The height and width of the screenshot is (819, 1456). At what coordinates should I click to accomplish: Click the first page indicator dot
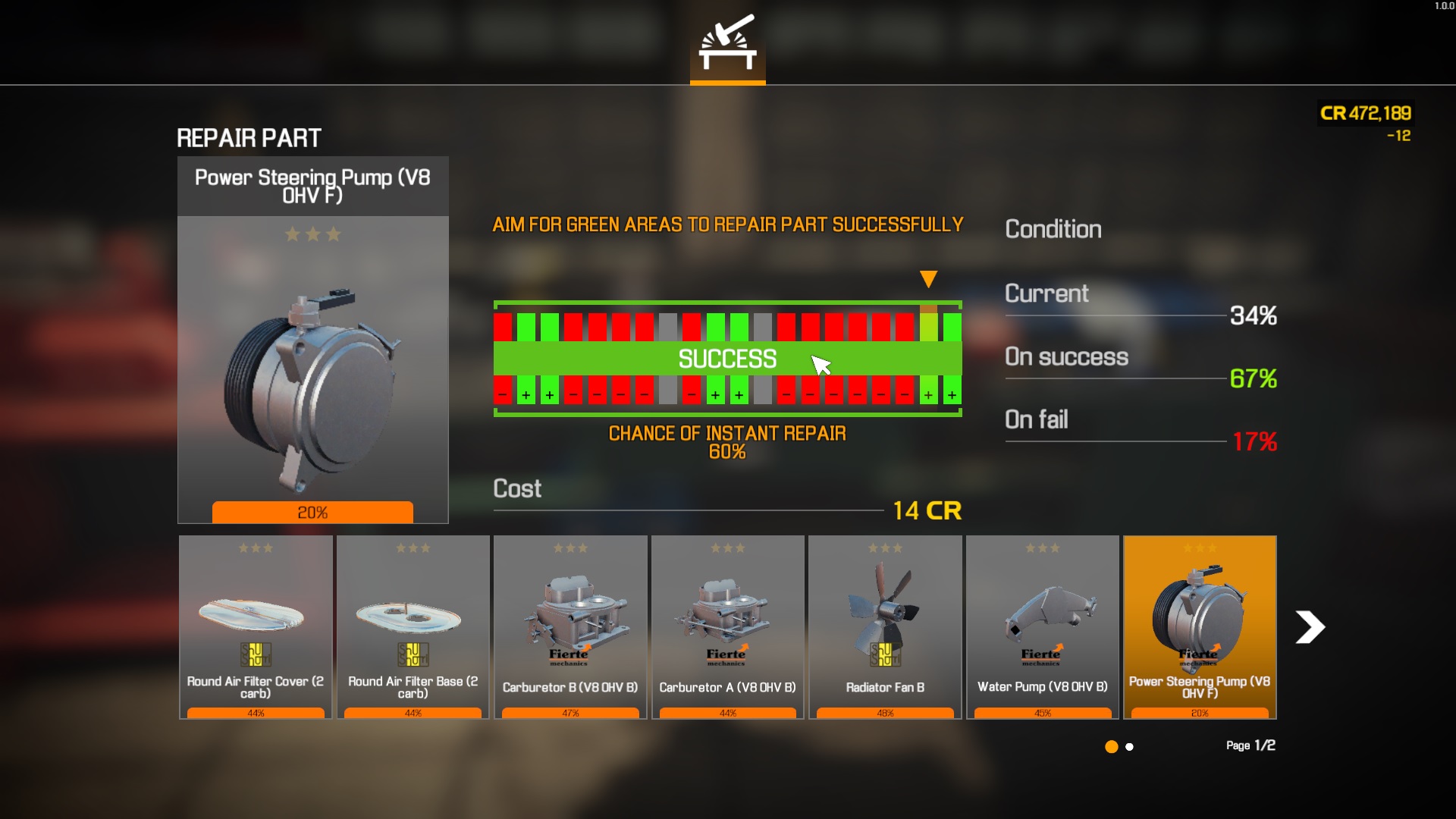[x=1111, y=747]
